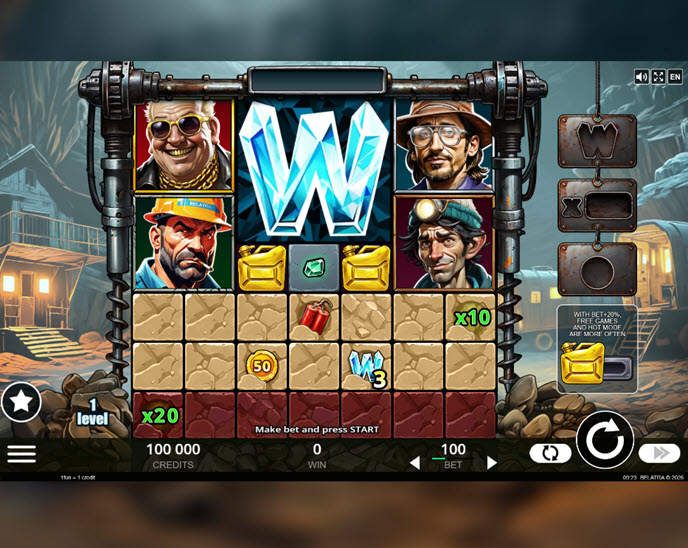Increase the bet amount
Image resolution: width=688 pixels, height=548 pixels.
click(492, 463)
